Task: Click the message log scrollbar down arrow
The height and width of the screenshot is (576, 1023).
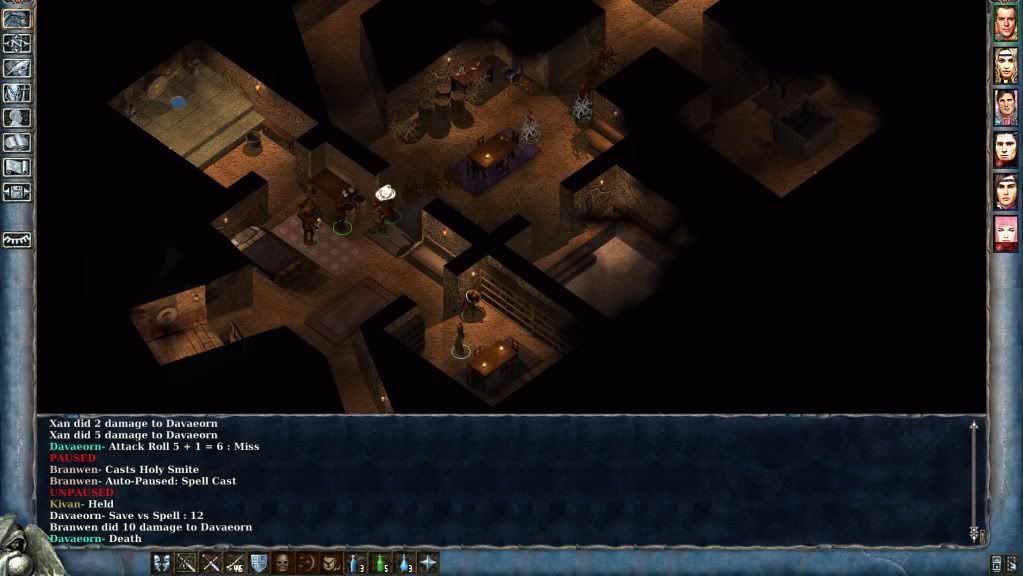Action: pos(973,535)
